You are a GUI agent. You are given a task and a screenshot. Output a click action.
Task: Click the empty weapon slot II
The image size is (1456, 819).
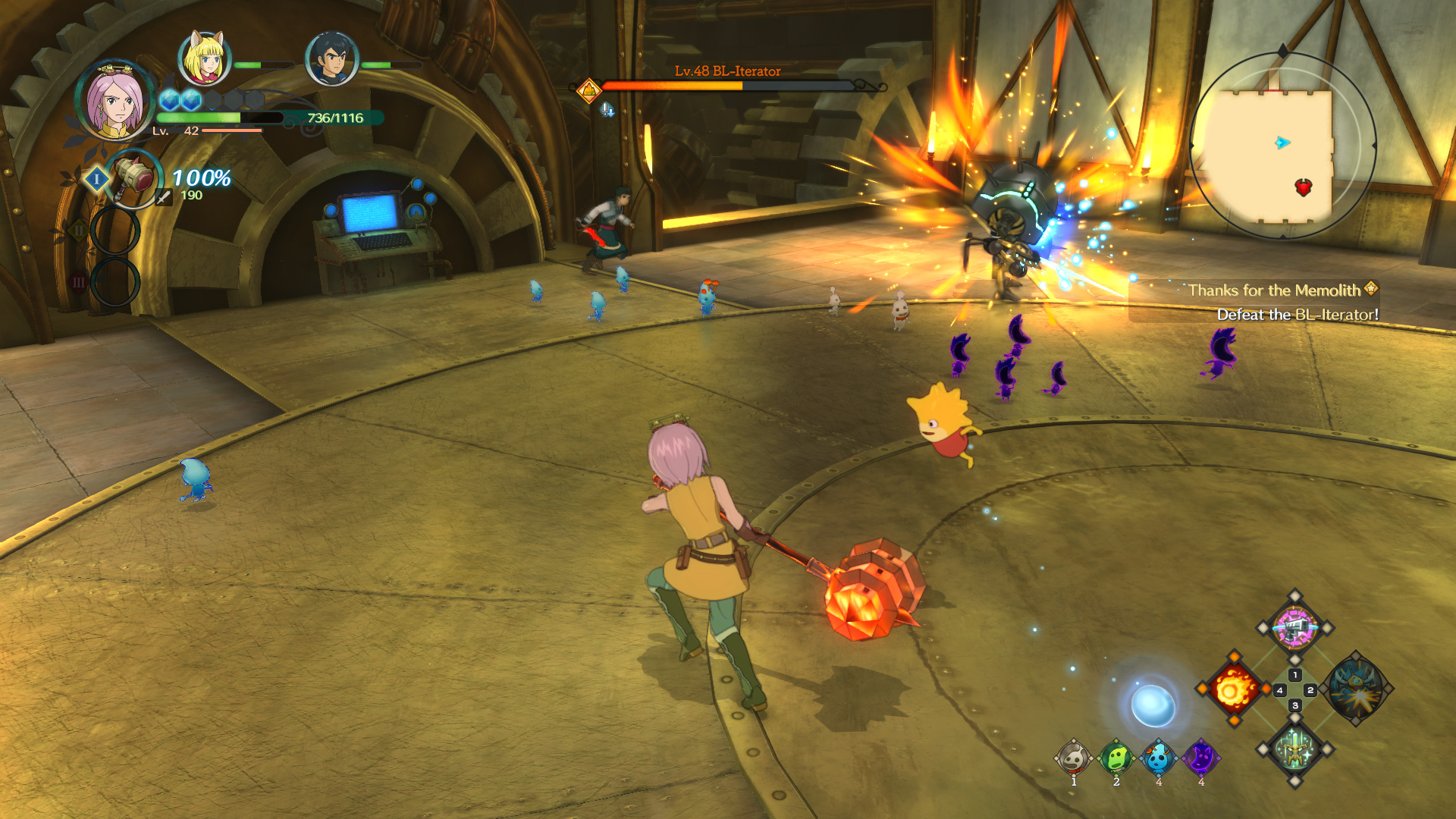point(115,230)
